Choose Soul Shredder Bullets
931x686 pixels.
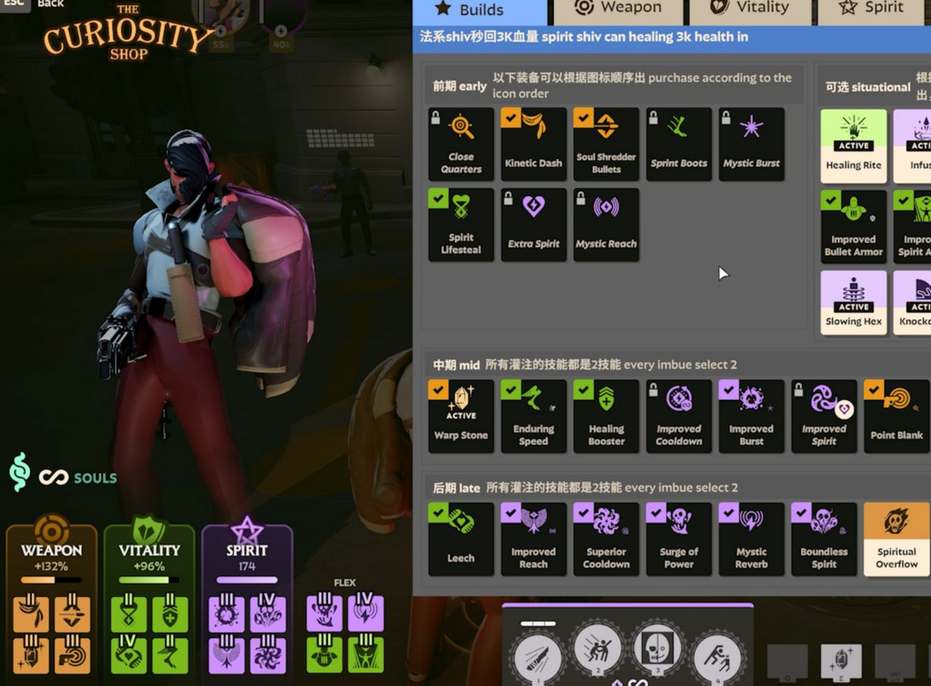tap(606, 144)
